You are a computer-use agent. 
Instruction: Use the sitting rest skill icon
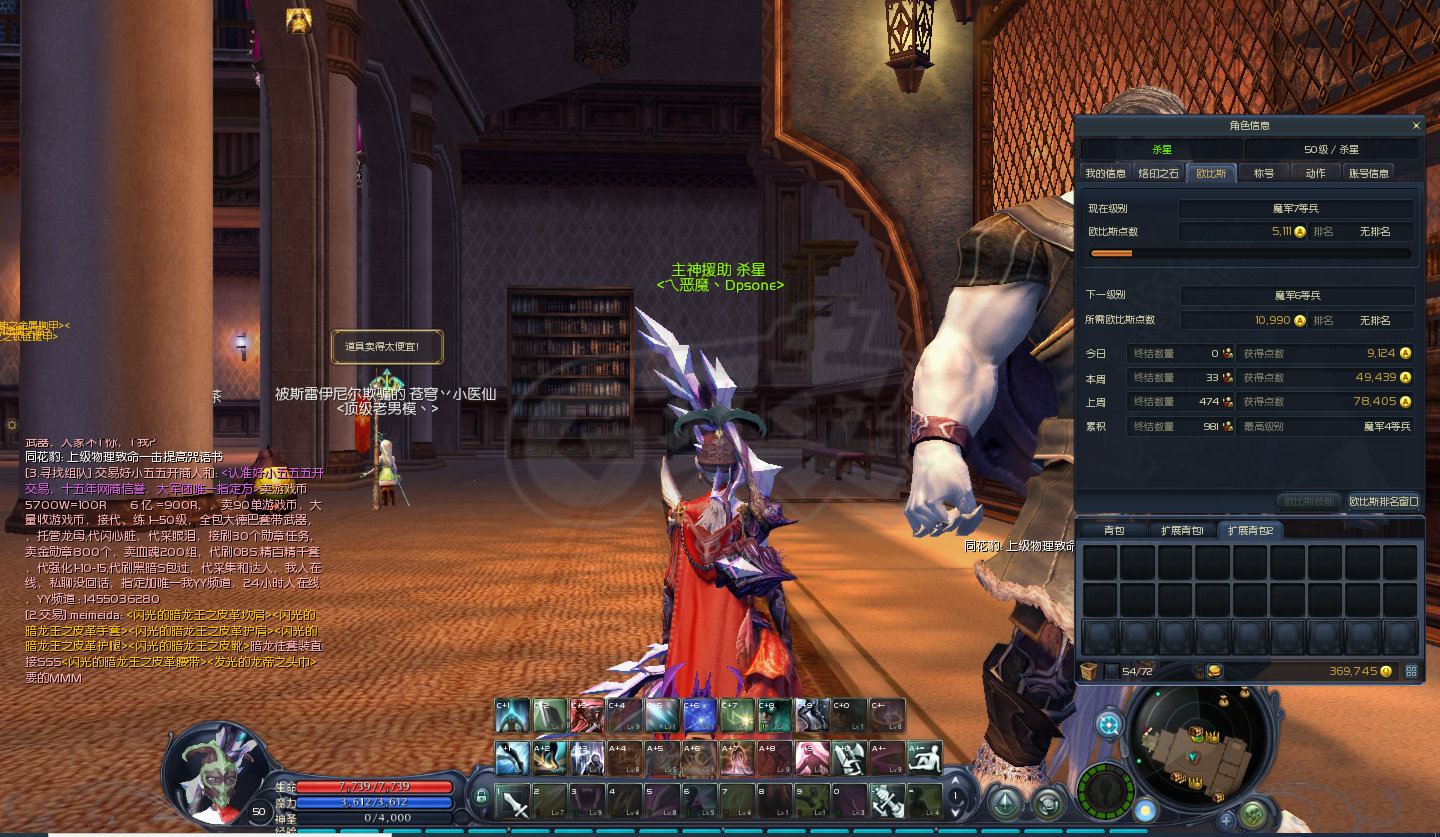coord(925,758)
